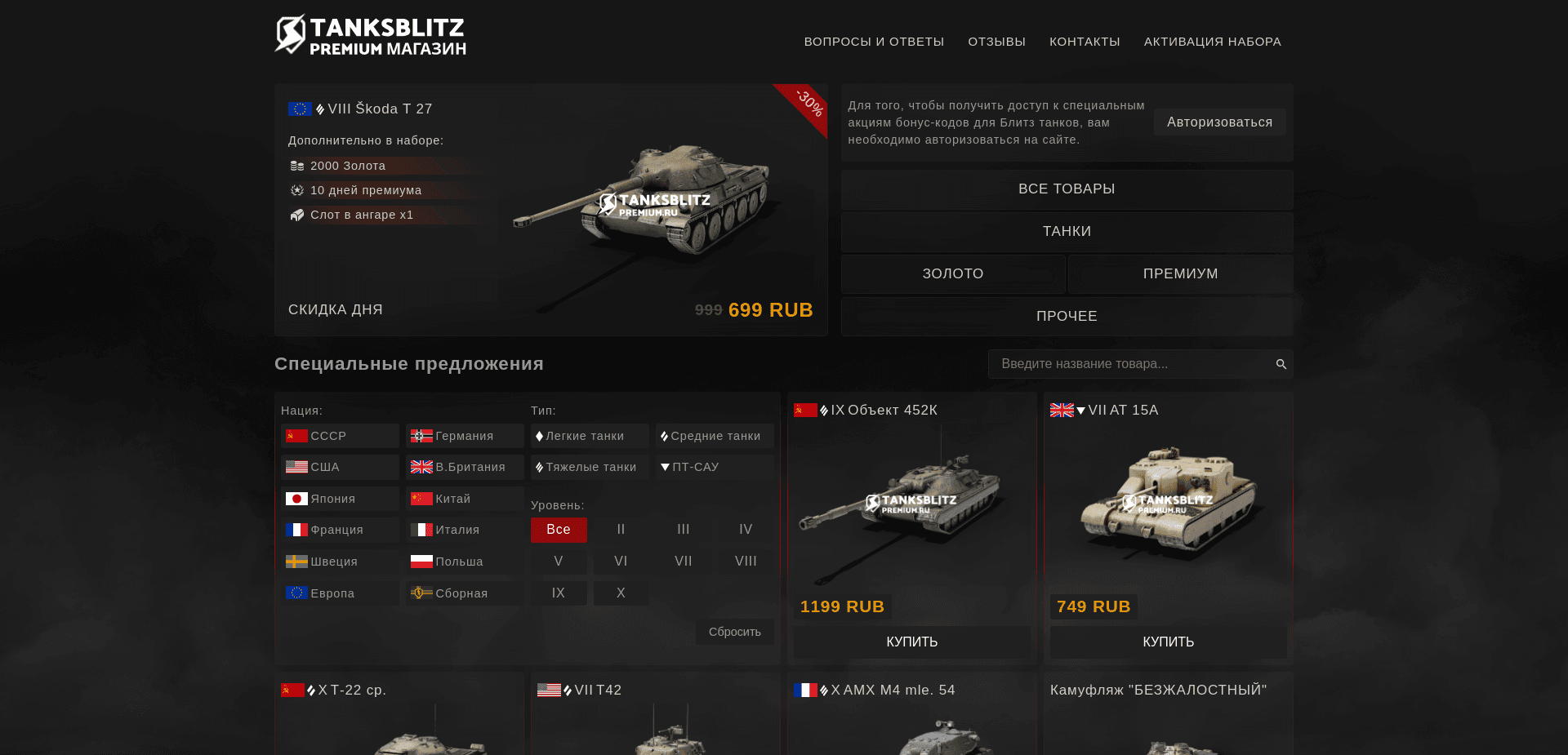Click the search magnifier icon
Viewport: 1568px width, 755px height.
pos(1280,364)
